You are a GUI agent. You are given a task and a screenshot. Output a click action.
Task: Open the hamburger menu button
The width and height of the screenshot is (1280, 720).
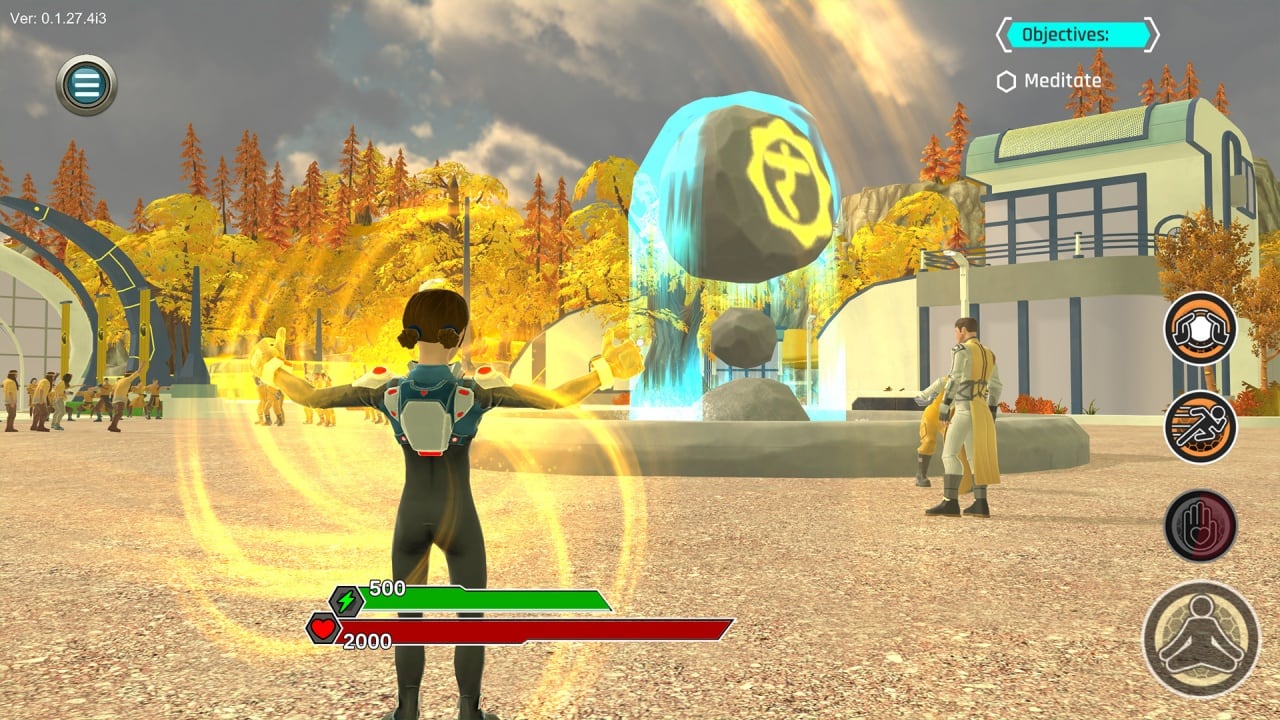(x=87, y=85)
